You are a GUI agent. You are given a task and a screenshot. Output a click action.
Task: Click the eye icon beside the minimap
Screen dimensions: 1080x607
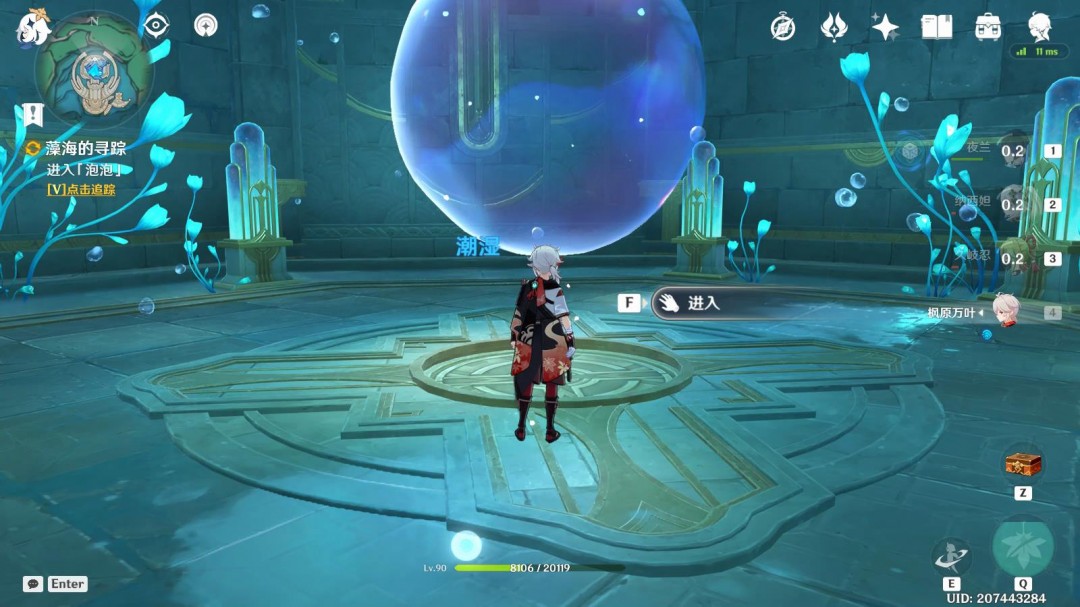pos(156,25)
